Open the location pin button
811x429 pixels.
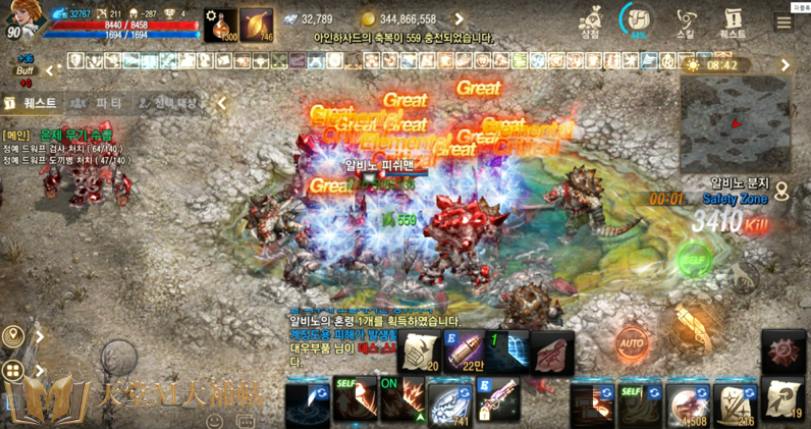pos(13,337)
